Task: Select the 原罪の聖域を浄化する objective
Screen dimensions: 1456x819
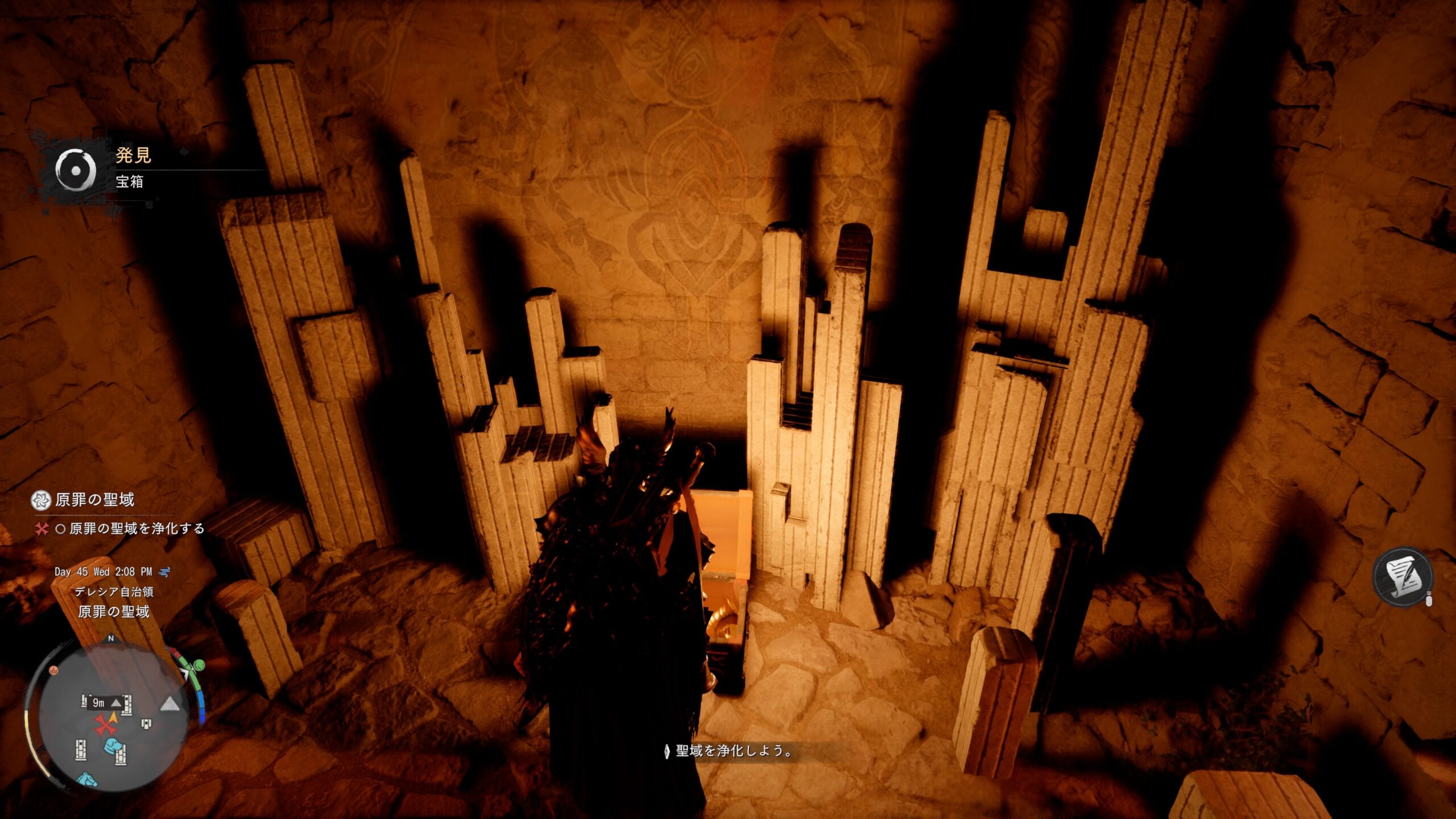Action: click(x=136, y=528)
